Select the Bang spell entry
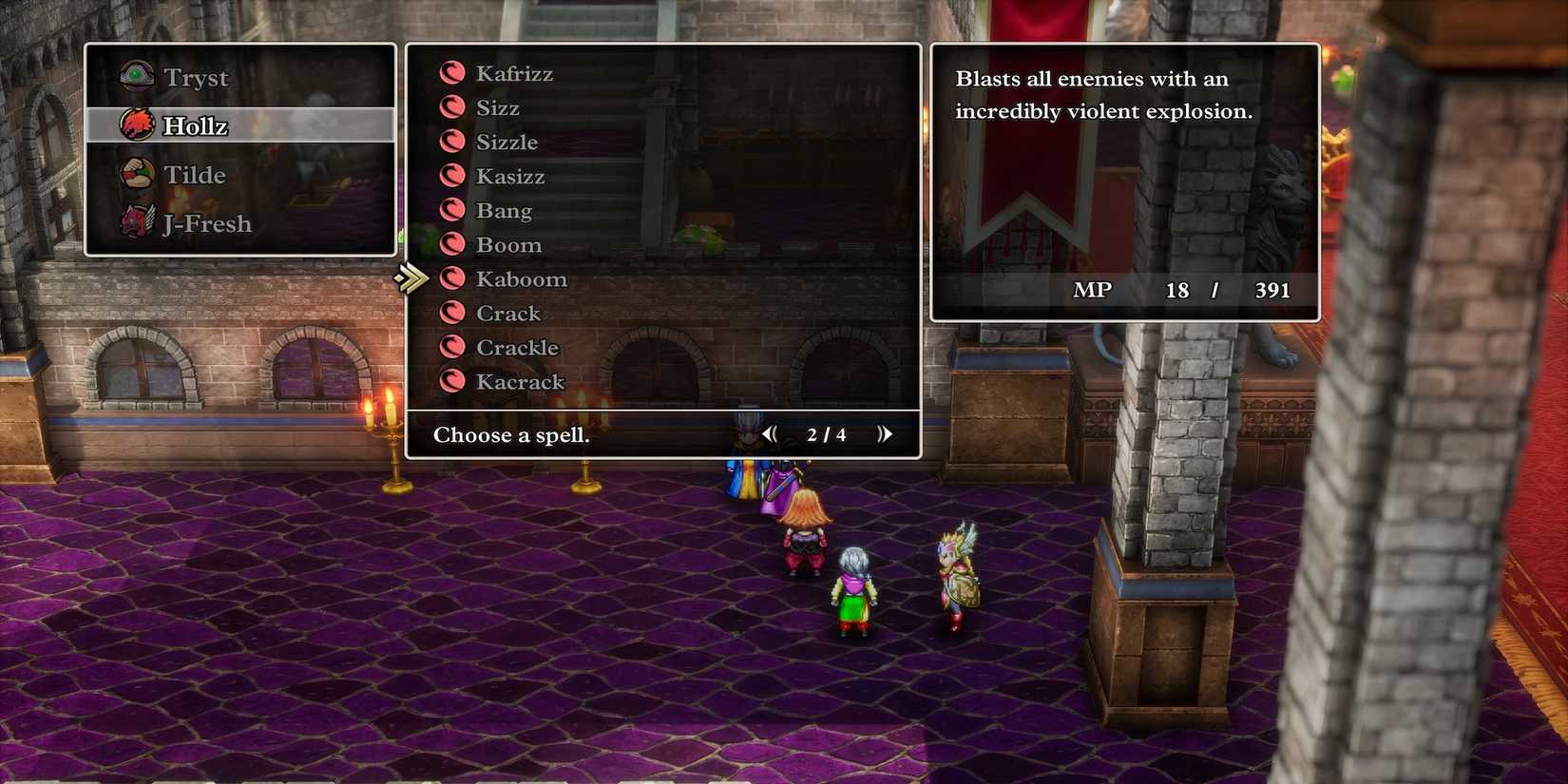The width and height of the screenshot is (1568, 784). (x=503, y=209)
